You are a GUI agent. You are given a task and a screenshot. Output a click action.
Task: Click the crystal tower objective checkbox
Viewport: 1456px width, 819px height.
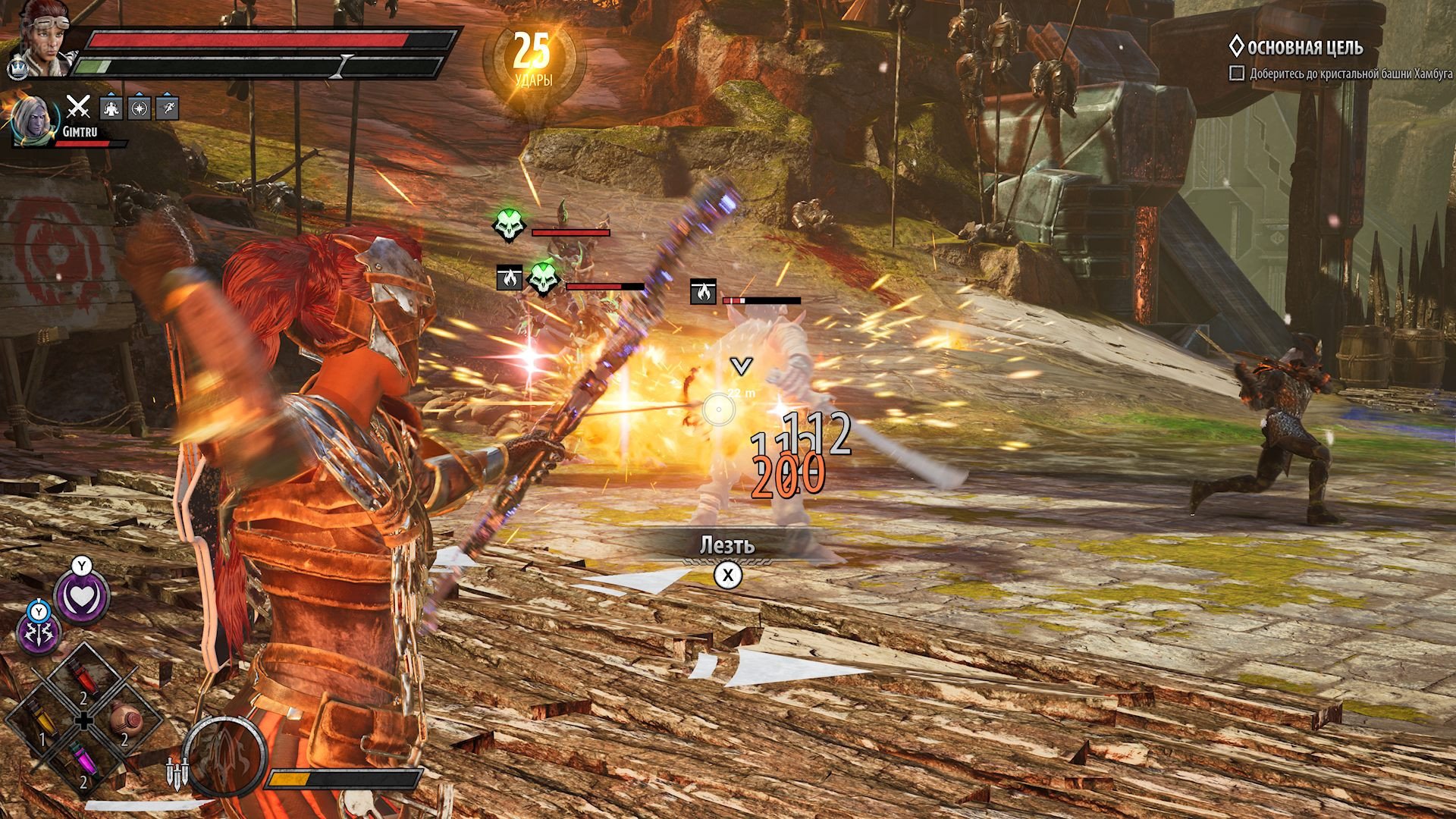click(x=1237, y=74)
